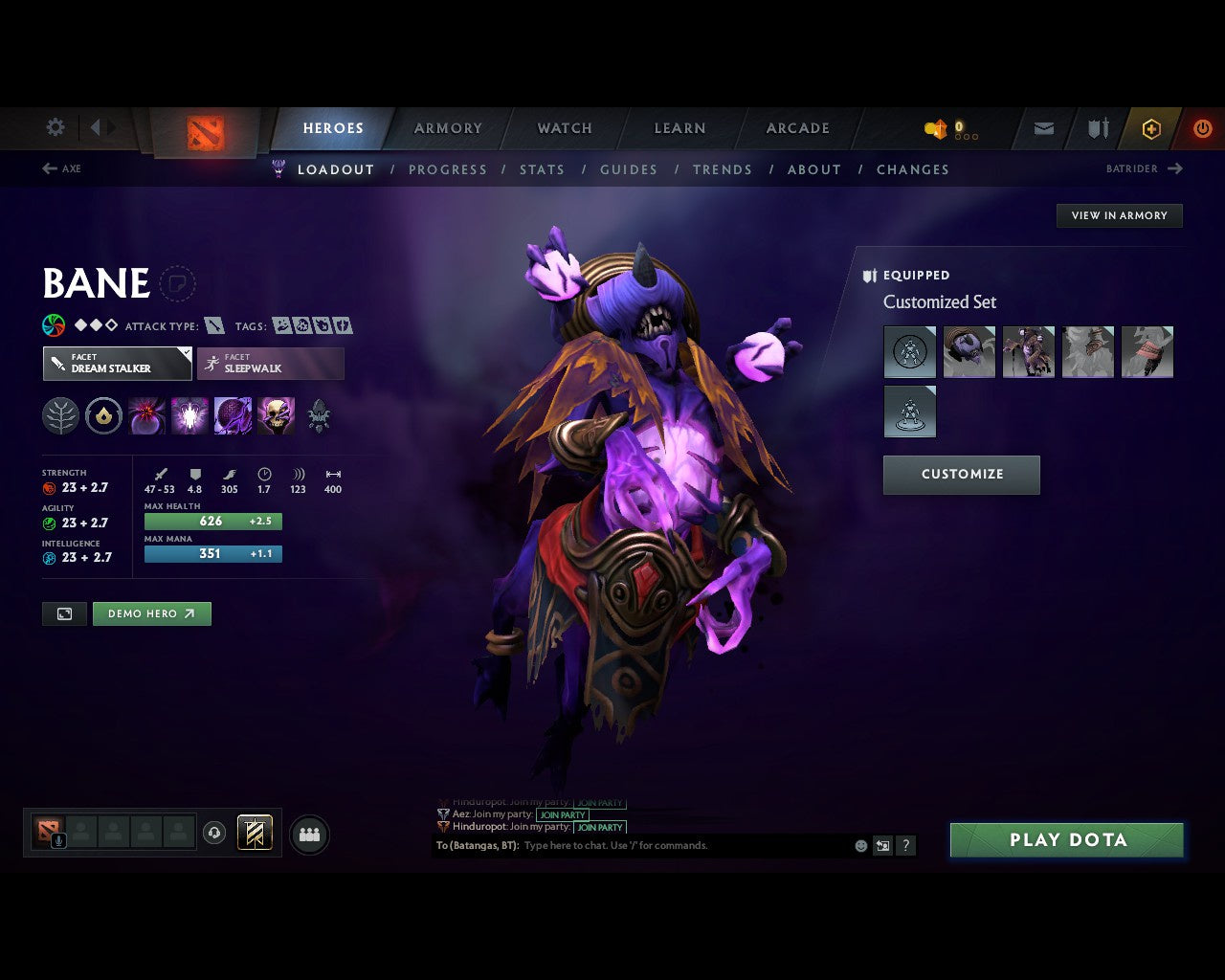This screenshot has height=980, width=1225.
Task: Switch to the Stats tab
Action: pos(543,169)
